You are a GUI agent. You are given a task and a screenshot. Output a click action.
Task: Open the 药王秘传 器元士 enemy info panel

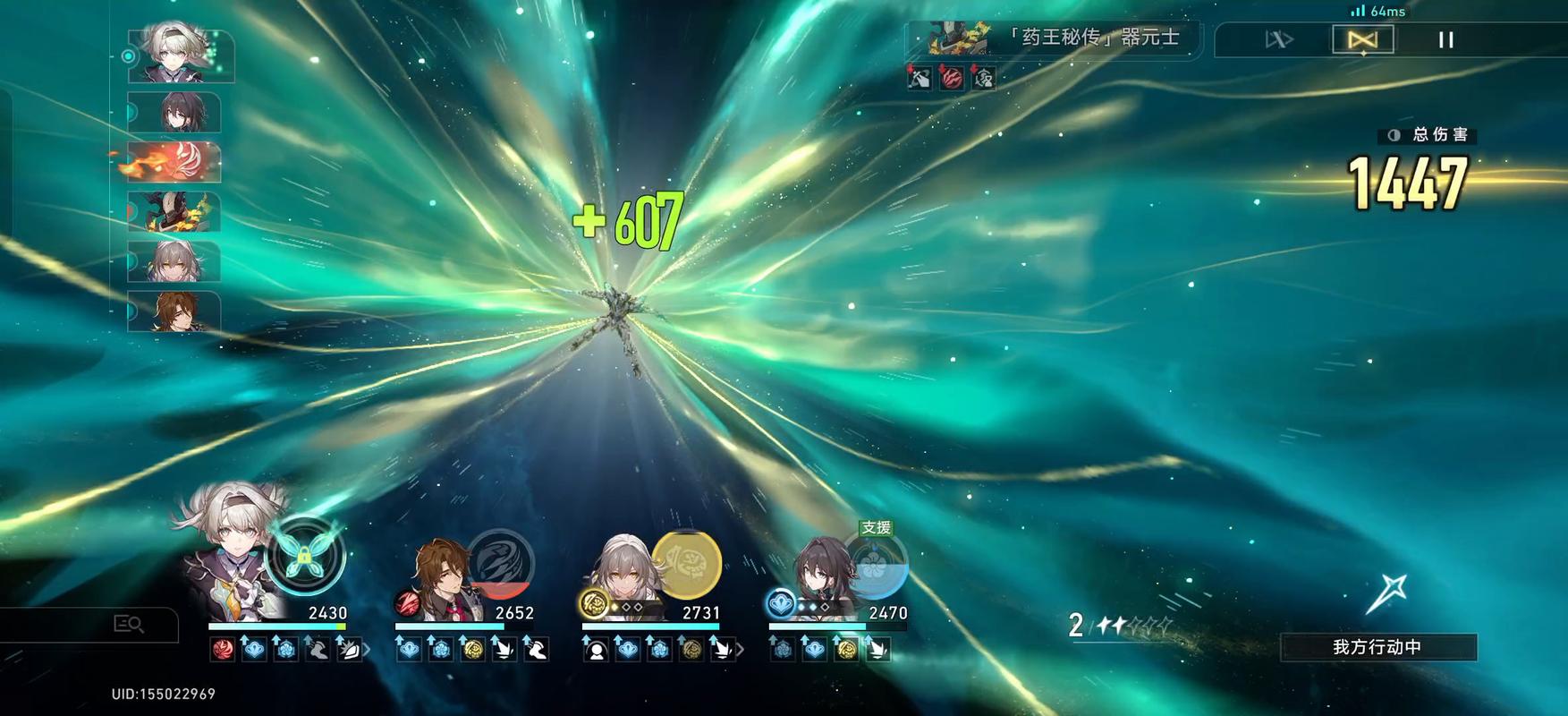(1054, 38)
